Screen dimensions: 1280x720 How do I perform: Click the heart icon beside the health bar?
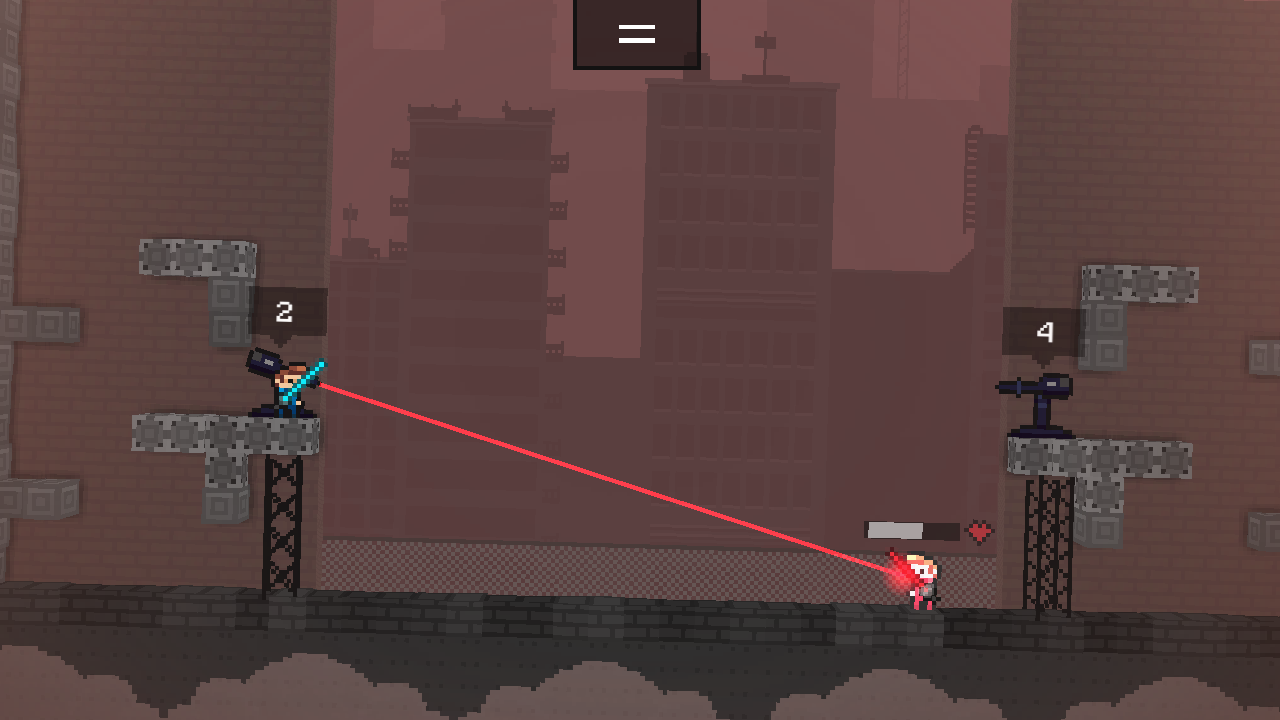977,532
